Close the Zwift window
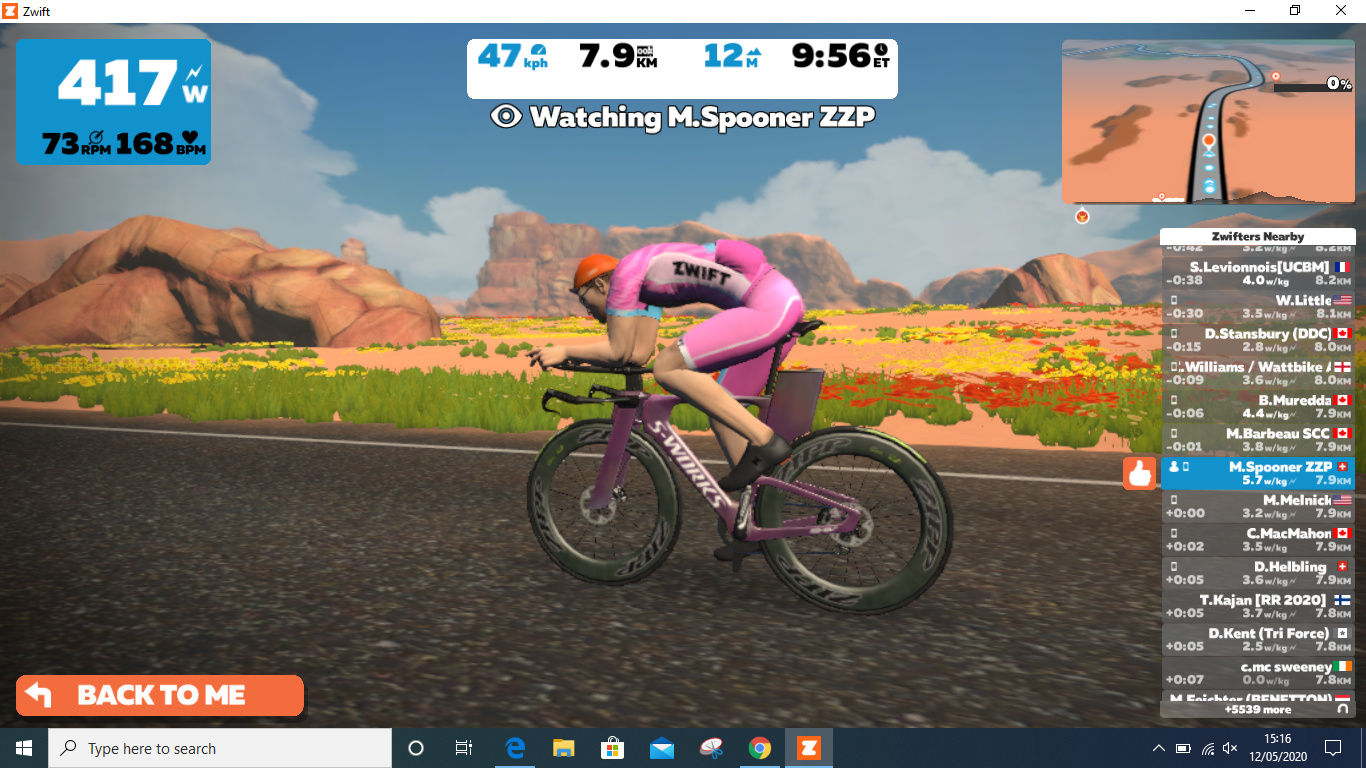 [1341, 10]
